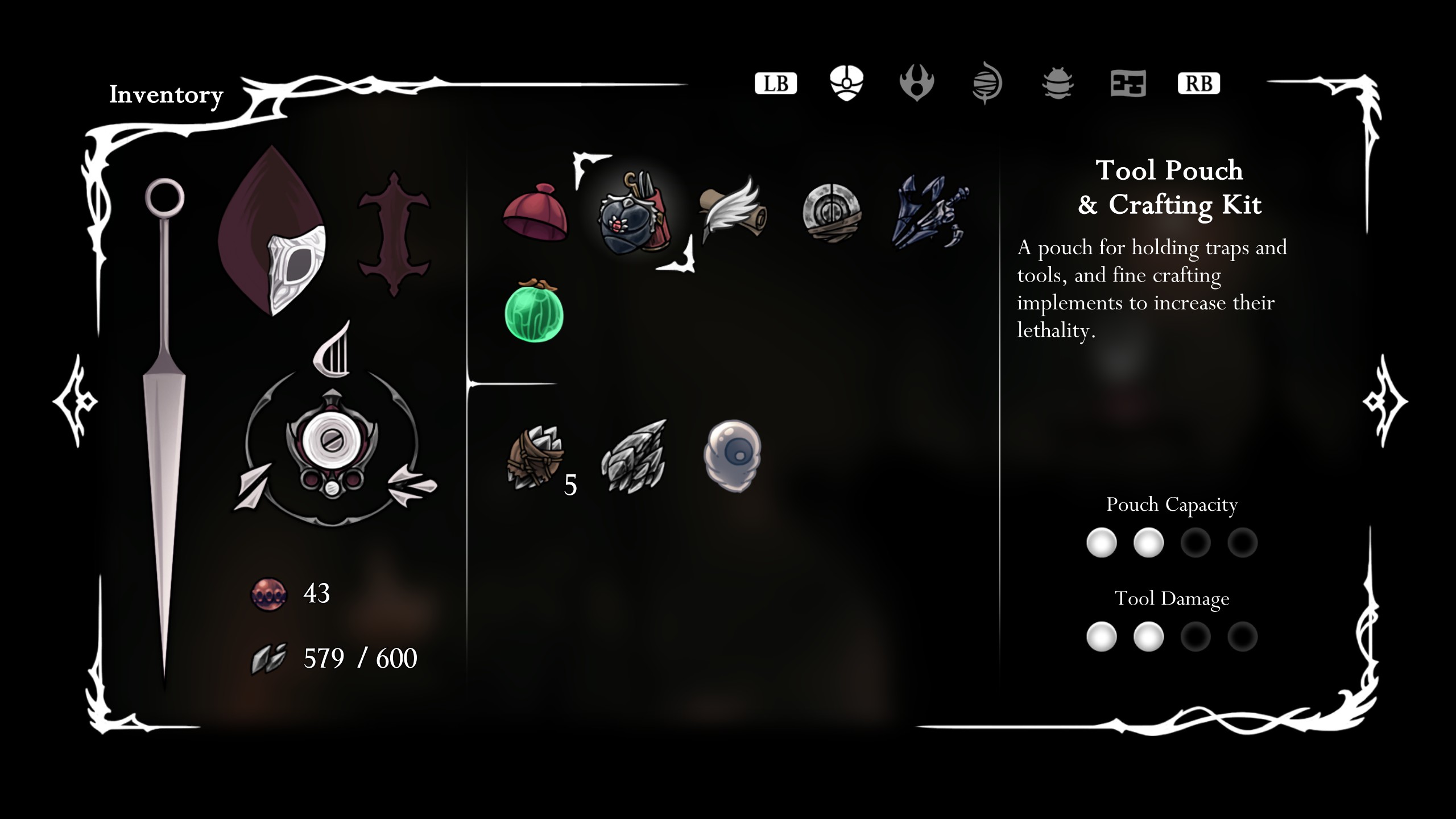Switch to the flame crest tab
Image resolution: width=1456 pixels, height=819 pixels.
916,83
